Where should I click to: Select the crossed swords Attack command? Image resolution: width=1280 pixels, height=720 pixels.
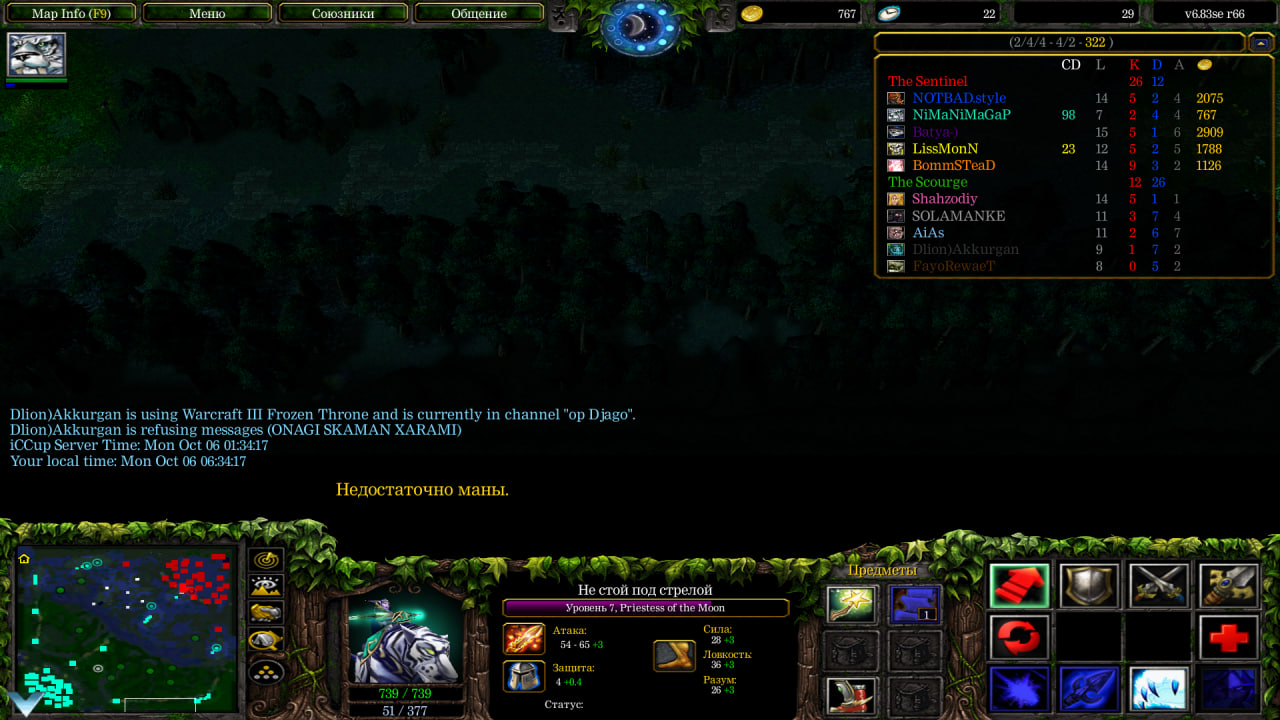pos(1158,586)
